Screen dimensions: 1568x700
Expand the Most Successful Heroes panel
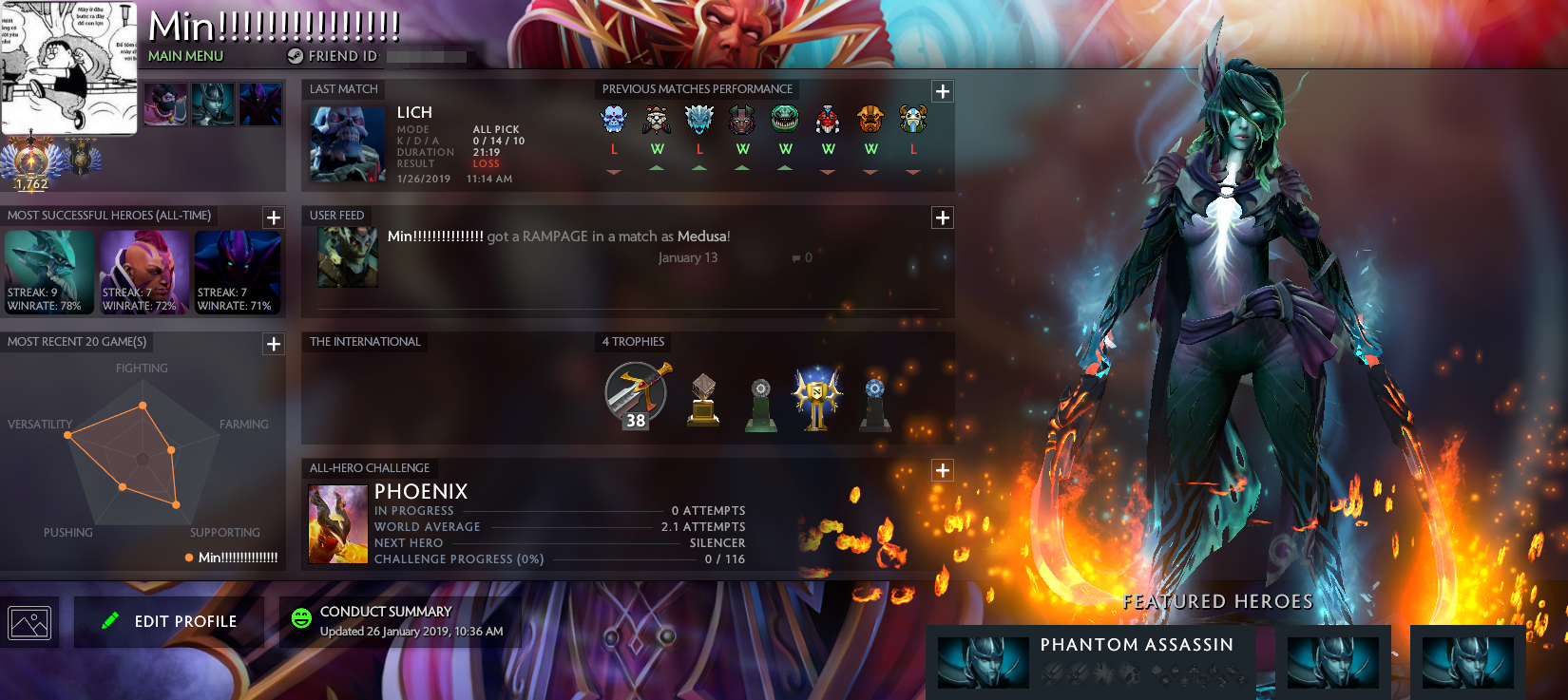click(274, 218)
